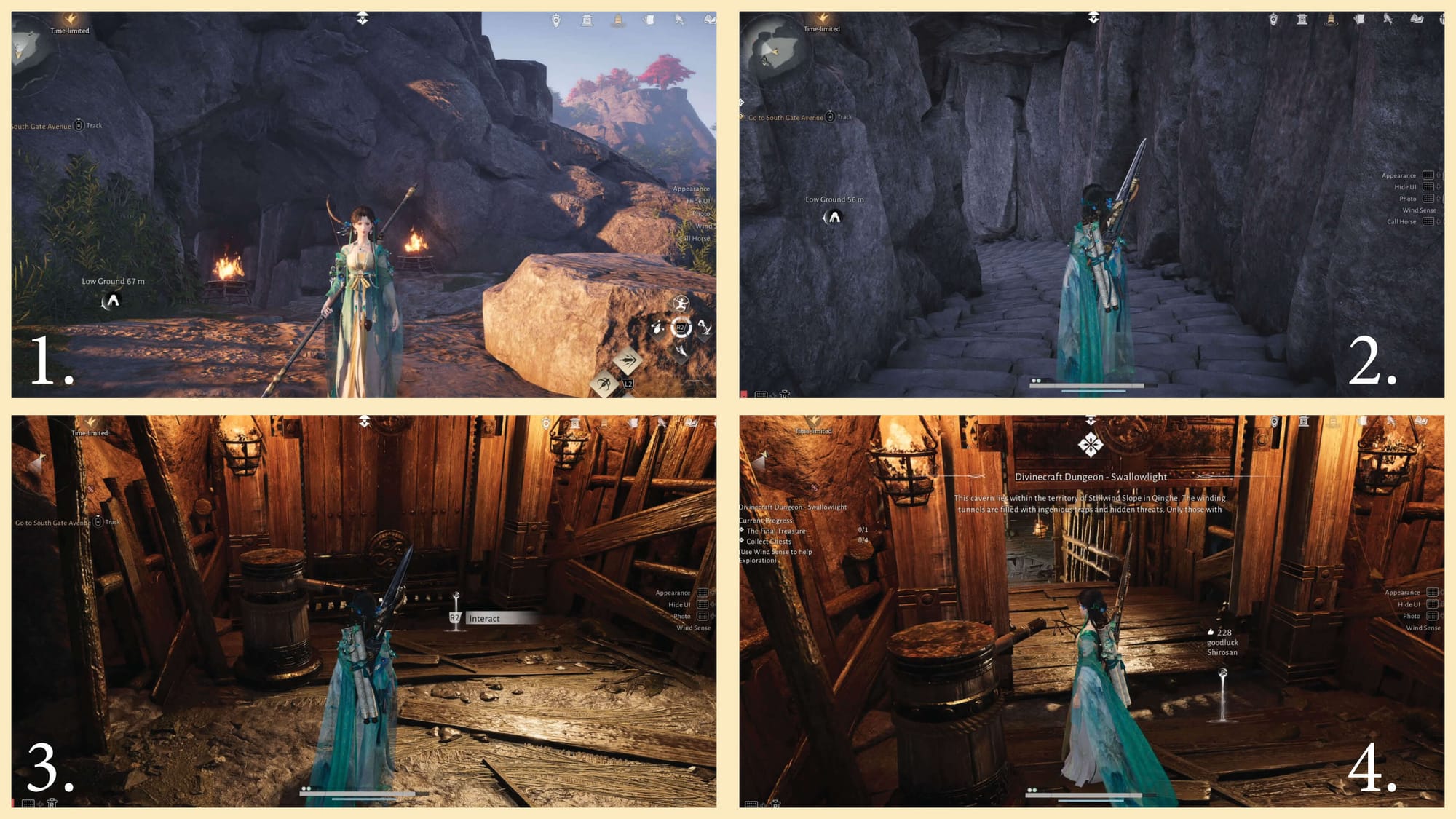Image resolution: width=1456 pixels, height=819 pixels.
Task: Activate the archer skill icon in screenshot 1's wheel
Action: click(681, 304)
